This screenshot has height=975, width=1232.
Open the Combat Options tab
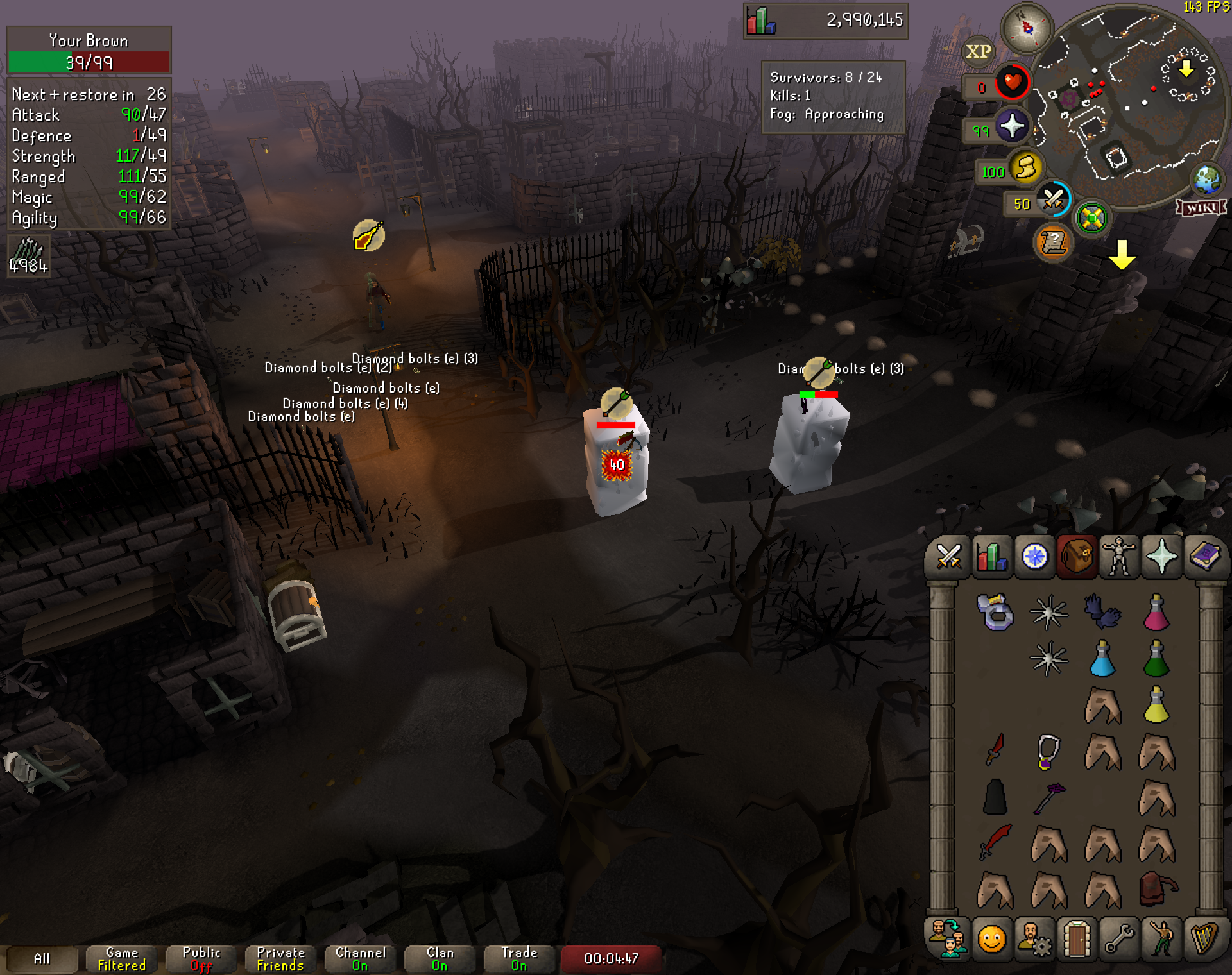point(948,557)
